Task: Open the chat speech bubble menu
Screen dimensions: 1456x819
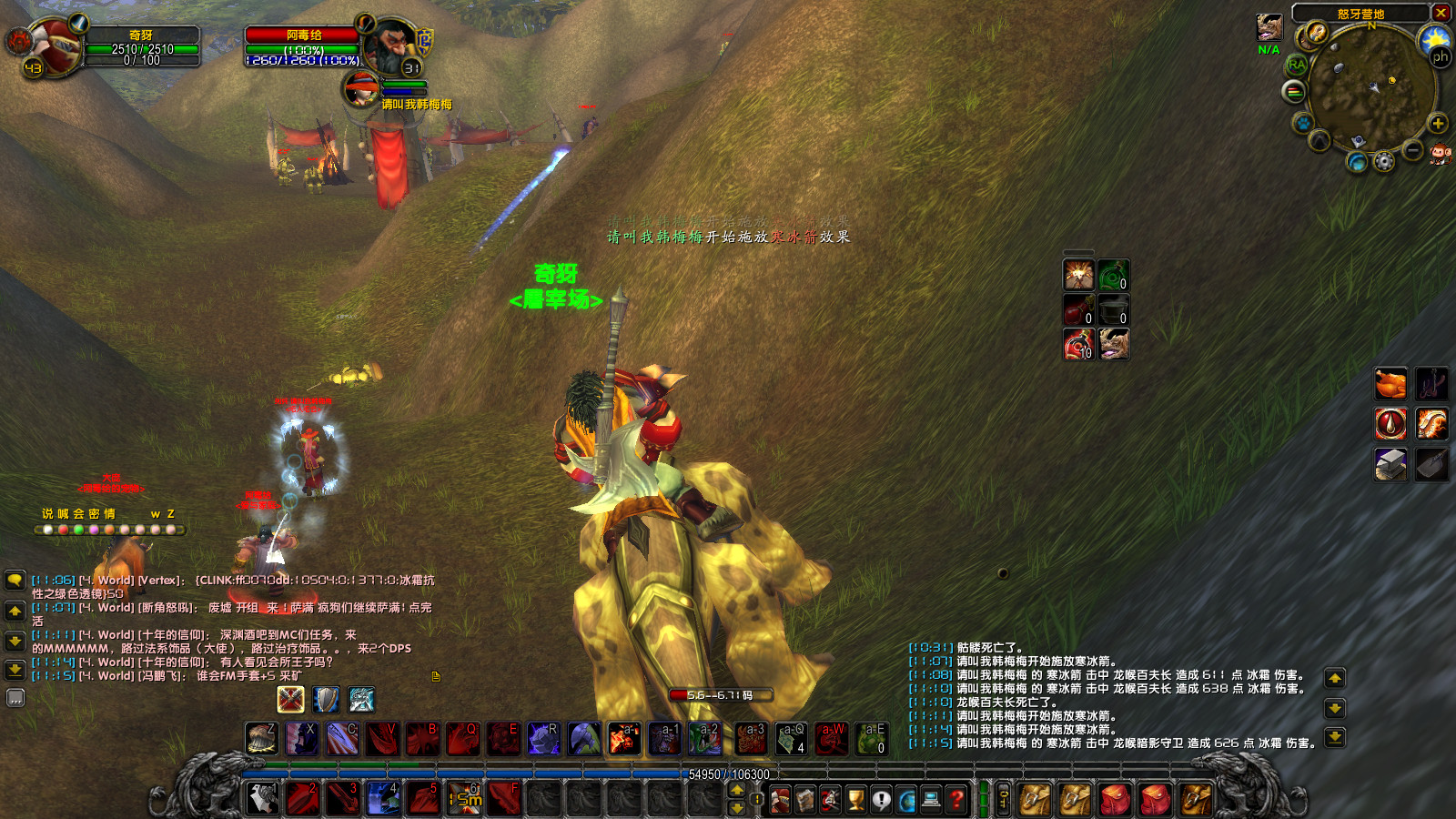Action: pos(15,580)
